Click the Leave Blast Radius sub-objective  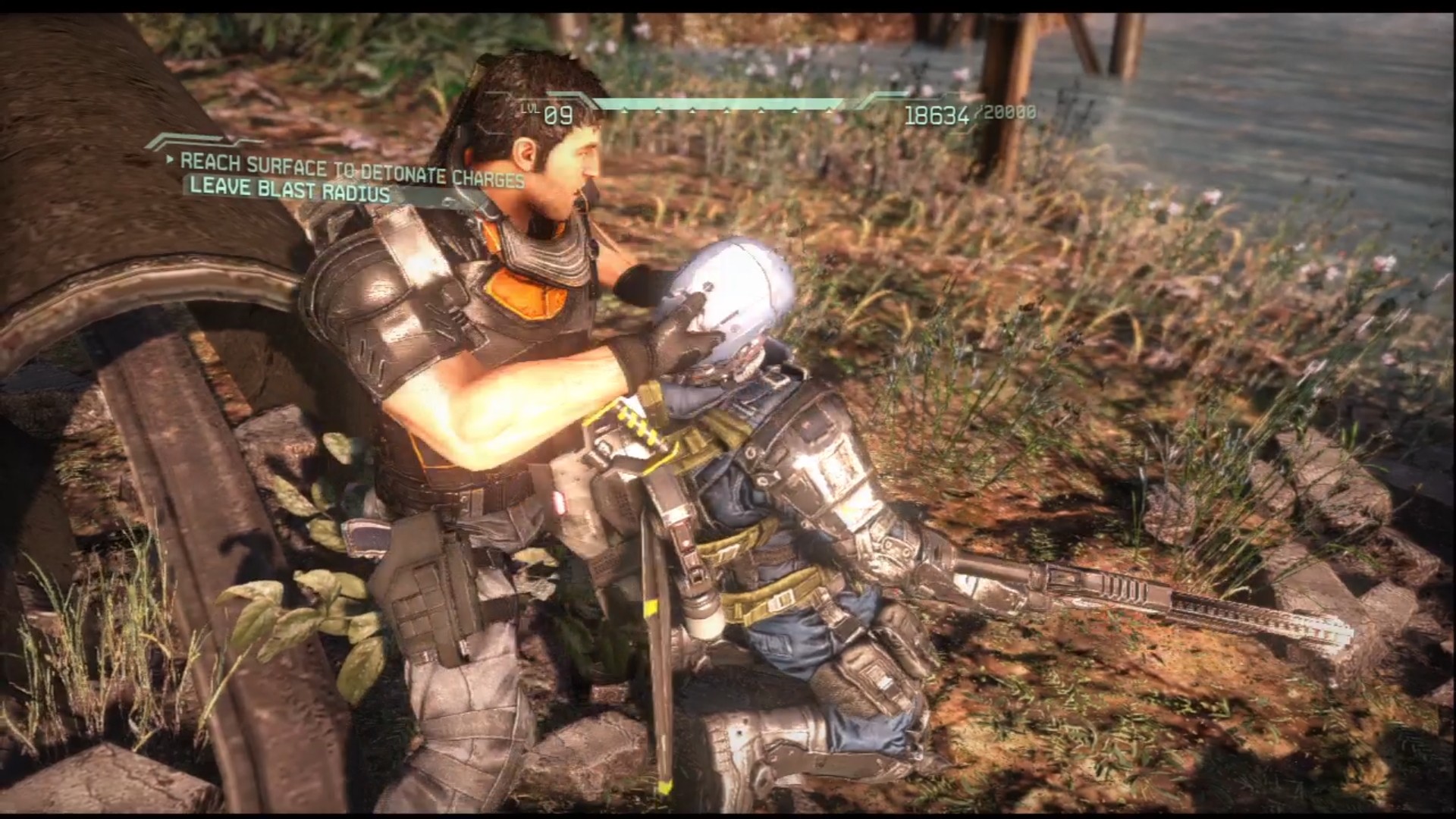point(290,190)
